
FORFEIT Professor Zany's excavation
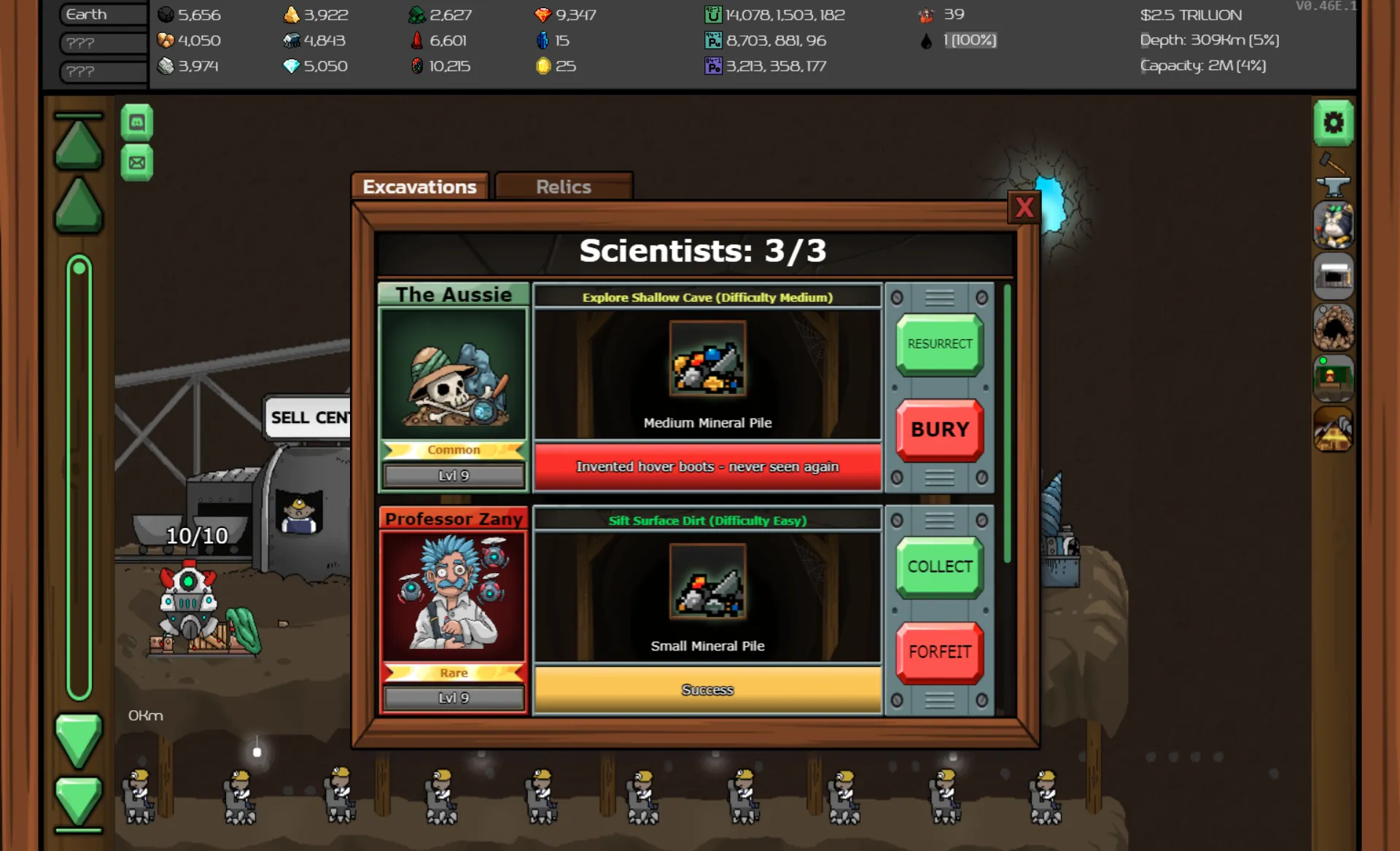click(x=939, y=652)
